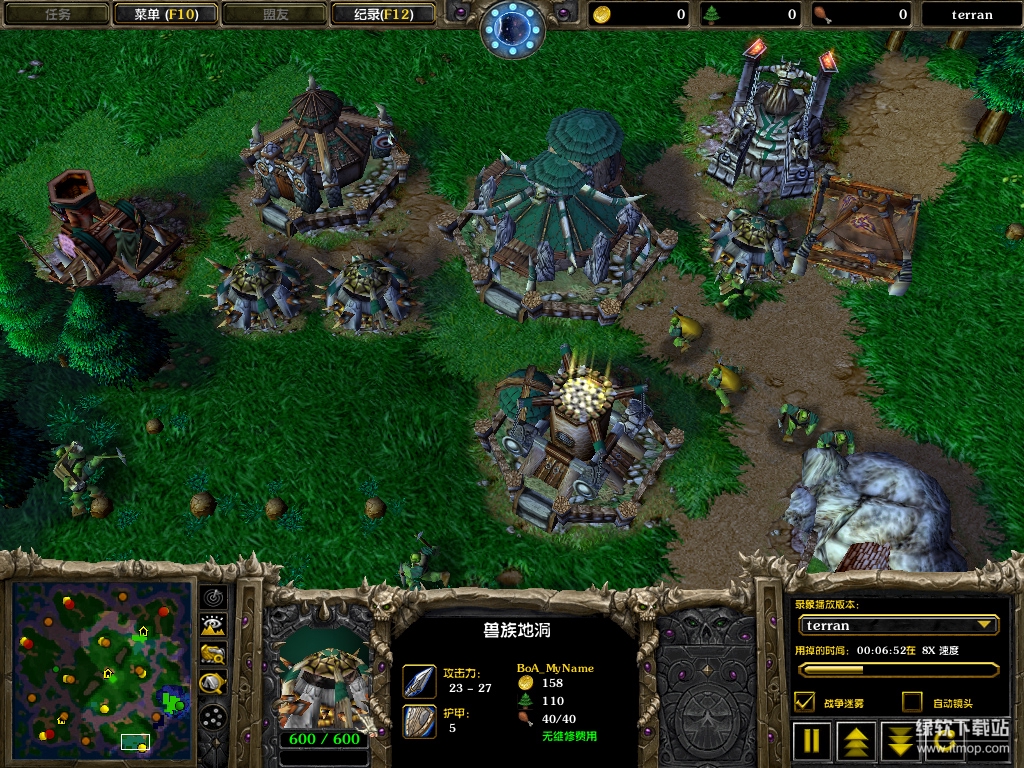This screenshot has width=1024, height=768.
Task: Open the terran replay perspective dropdown
Action: click(898, 626)
